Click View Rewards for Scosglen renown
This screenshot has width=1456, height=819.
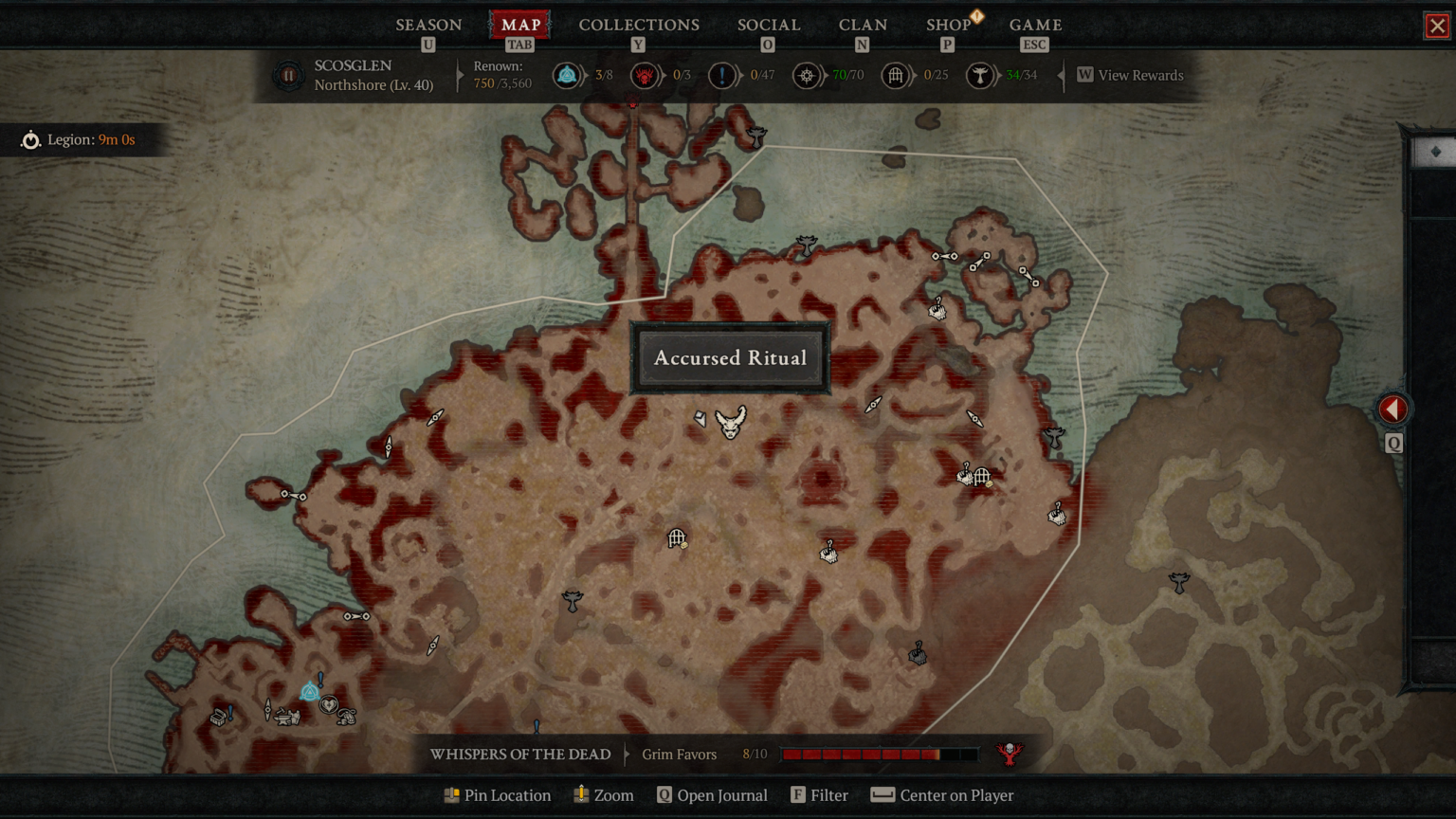[1130, 75]
